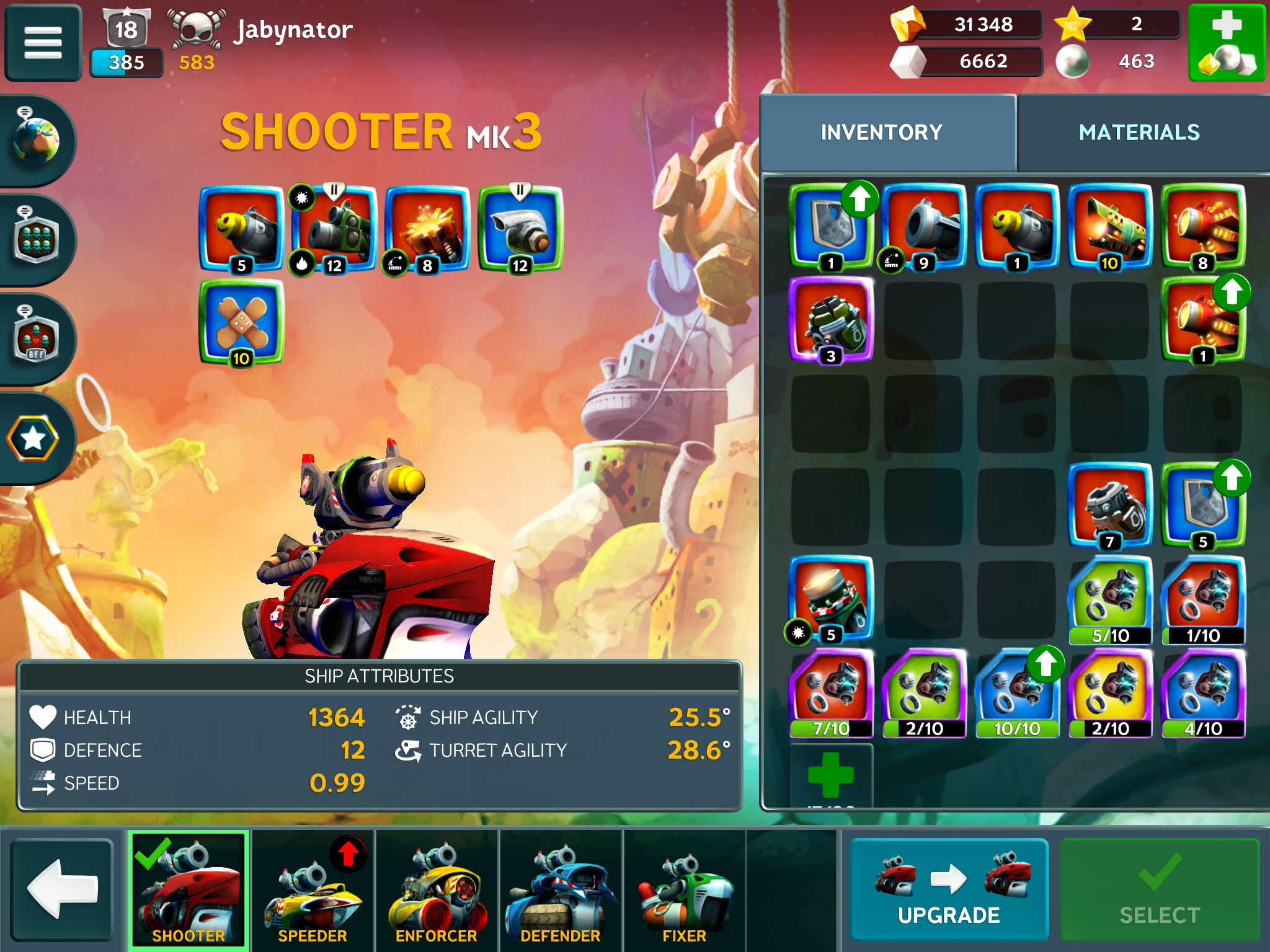Add inventory slot with green plus tile
The width and height of the screenshot is (1270, 952).
[x=831, y=775]
